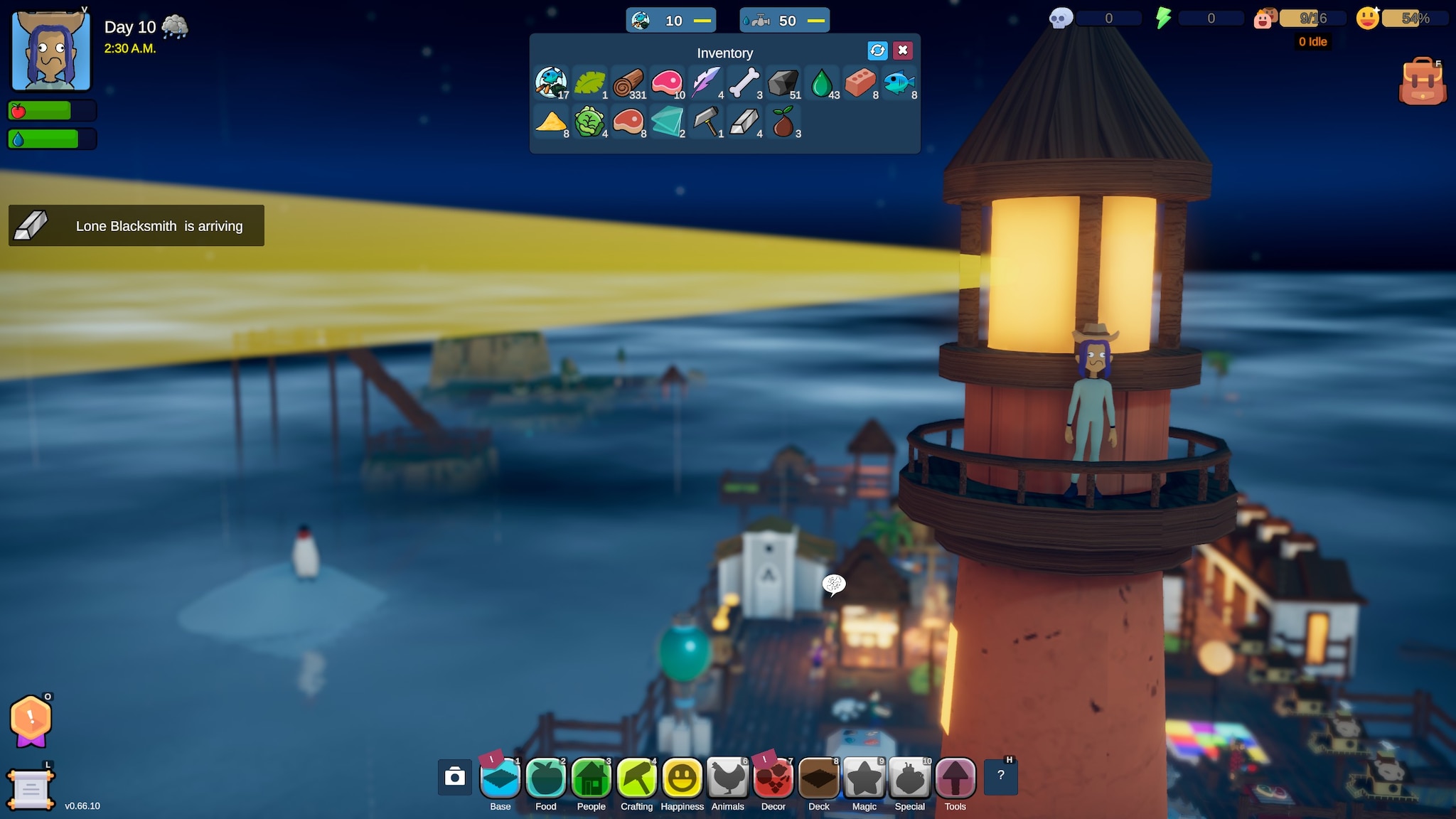Open the backpack icon

click(x=1422, y=83)
